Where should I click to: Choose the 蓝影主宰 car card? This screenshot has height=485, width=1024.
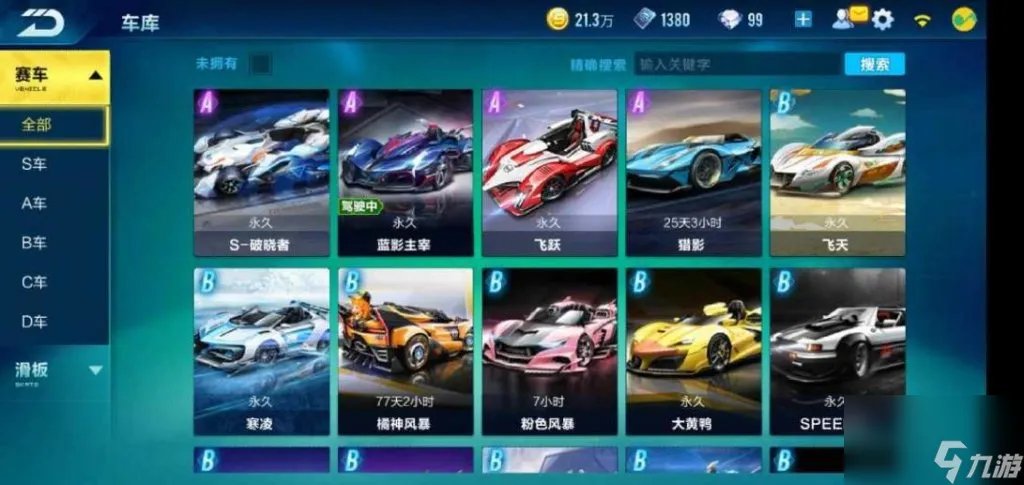pyautogui.click(x=405, y=172)
